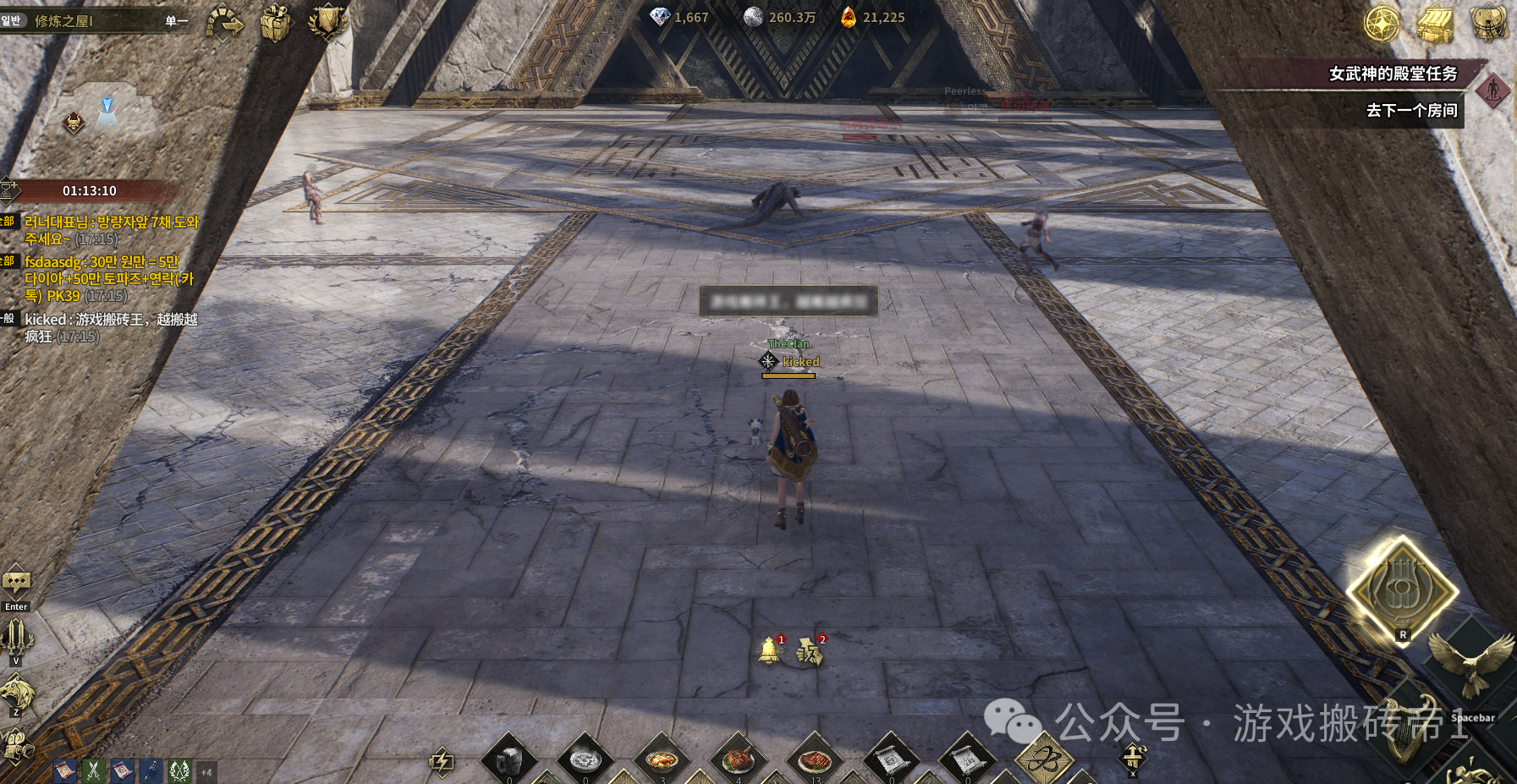Viewport: 1517px width, 784px height.
Task: Open the backpack inventory icon
Action: tap(1489, 23)
